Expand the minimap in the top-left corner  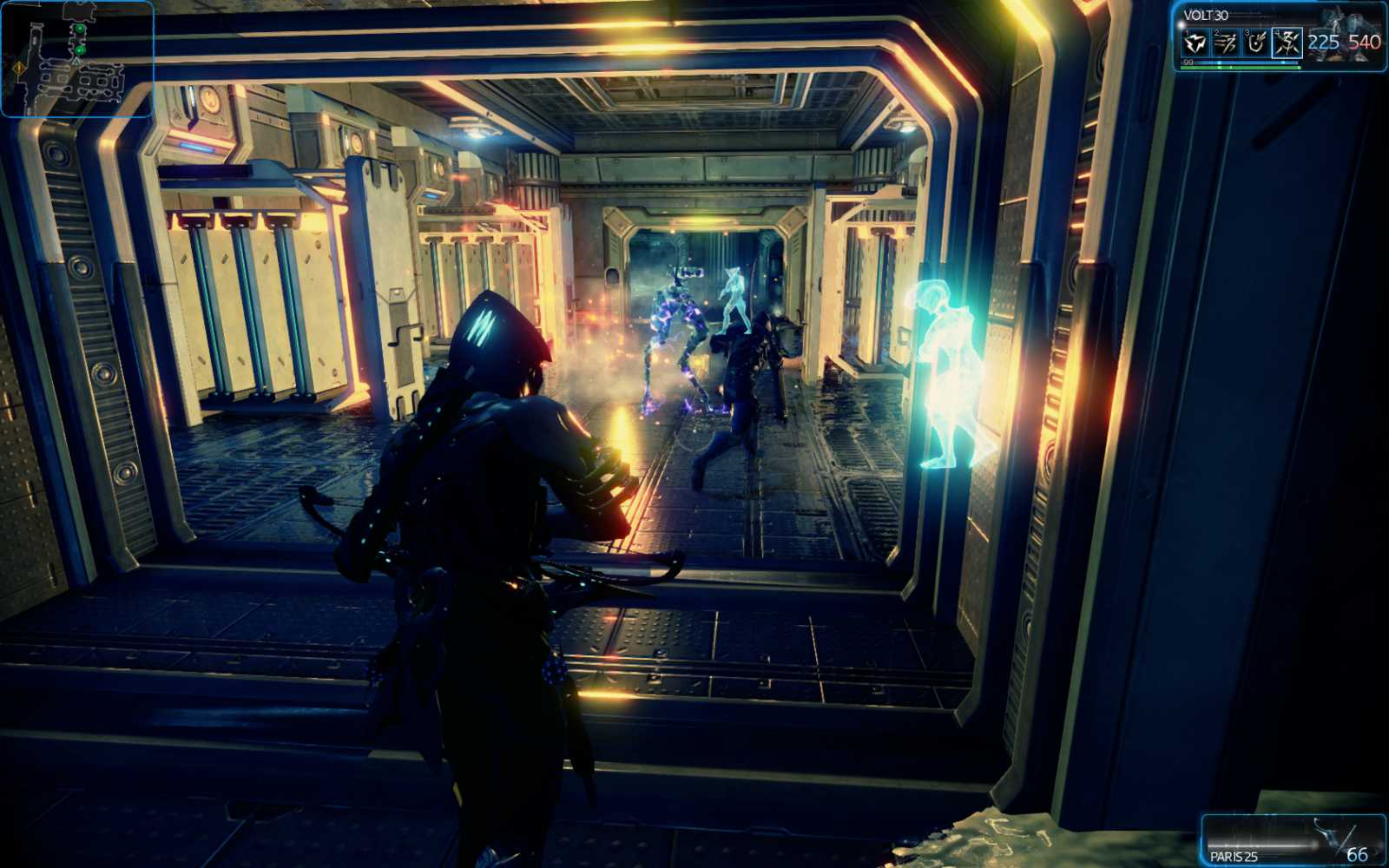(x=78, y=61)
